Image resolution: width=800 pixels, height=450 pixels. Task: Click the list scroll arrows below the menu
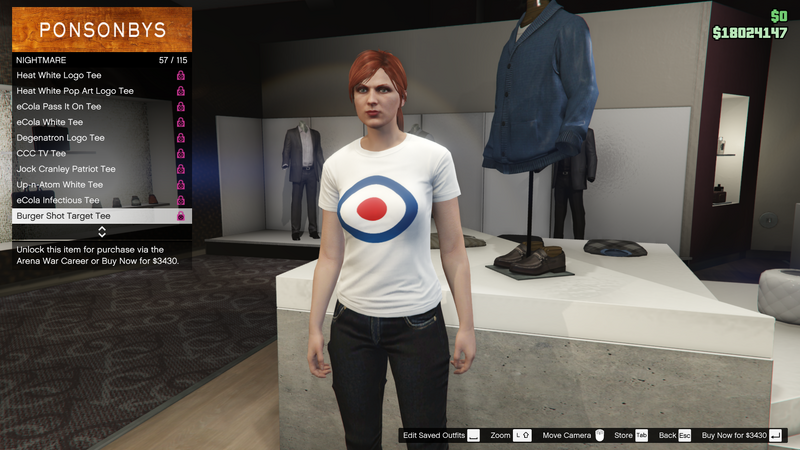point(101,232)
